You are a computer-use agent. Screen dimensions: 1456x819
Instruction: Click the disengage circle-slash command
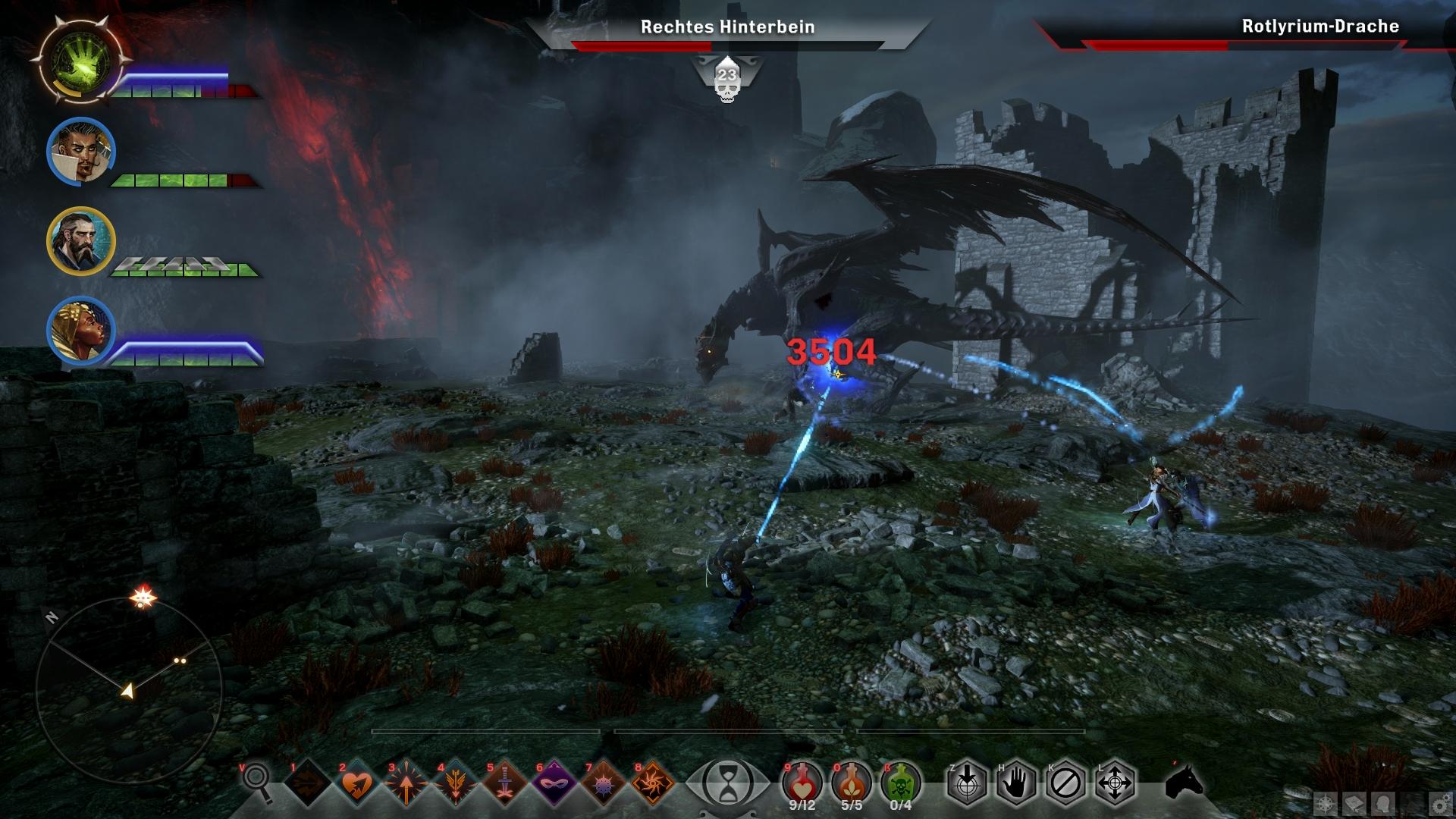coord(1065,782)
